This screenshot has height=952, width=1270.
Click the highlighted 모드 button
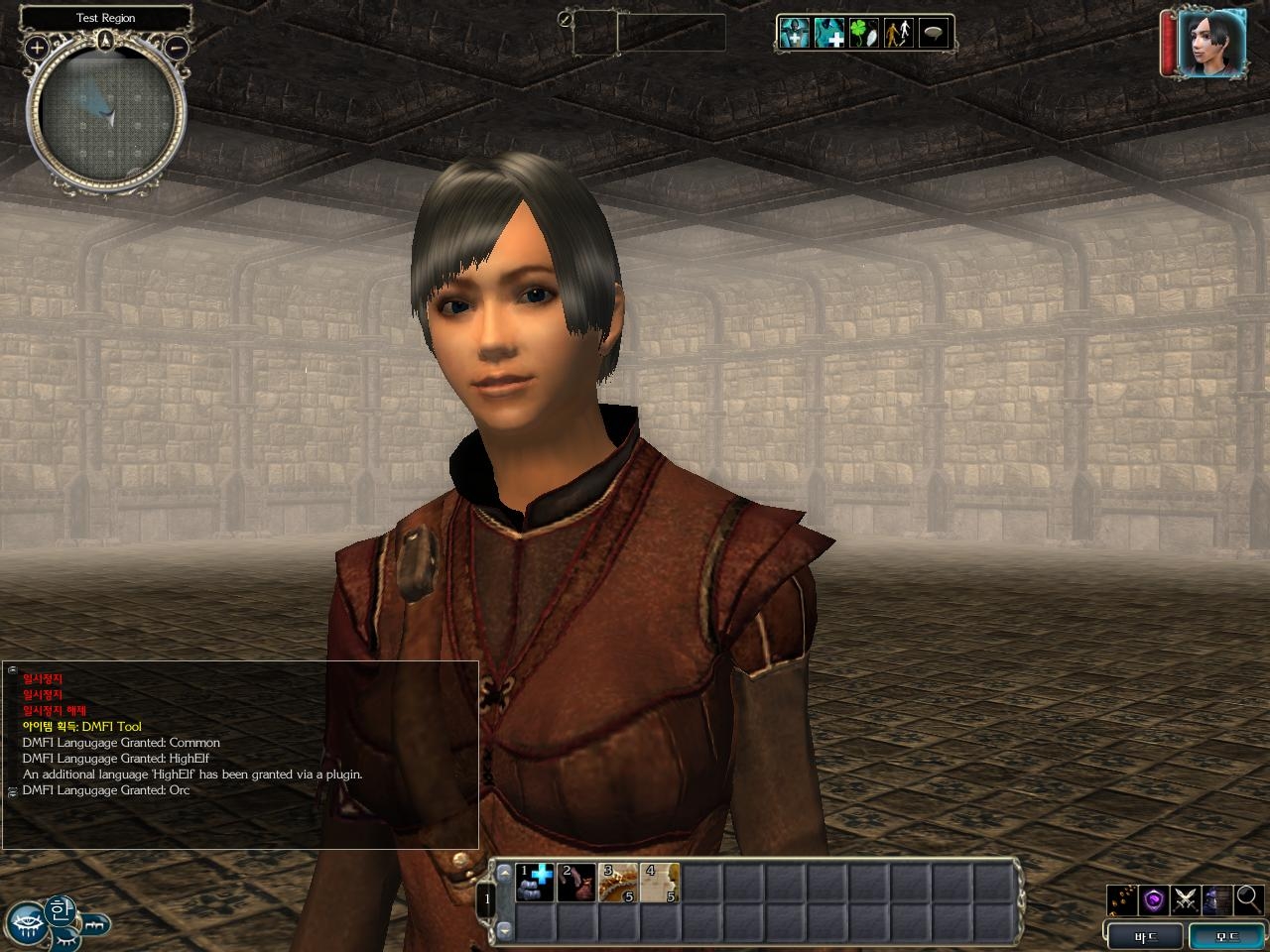1226,936
